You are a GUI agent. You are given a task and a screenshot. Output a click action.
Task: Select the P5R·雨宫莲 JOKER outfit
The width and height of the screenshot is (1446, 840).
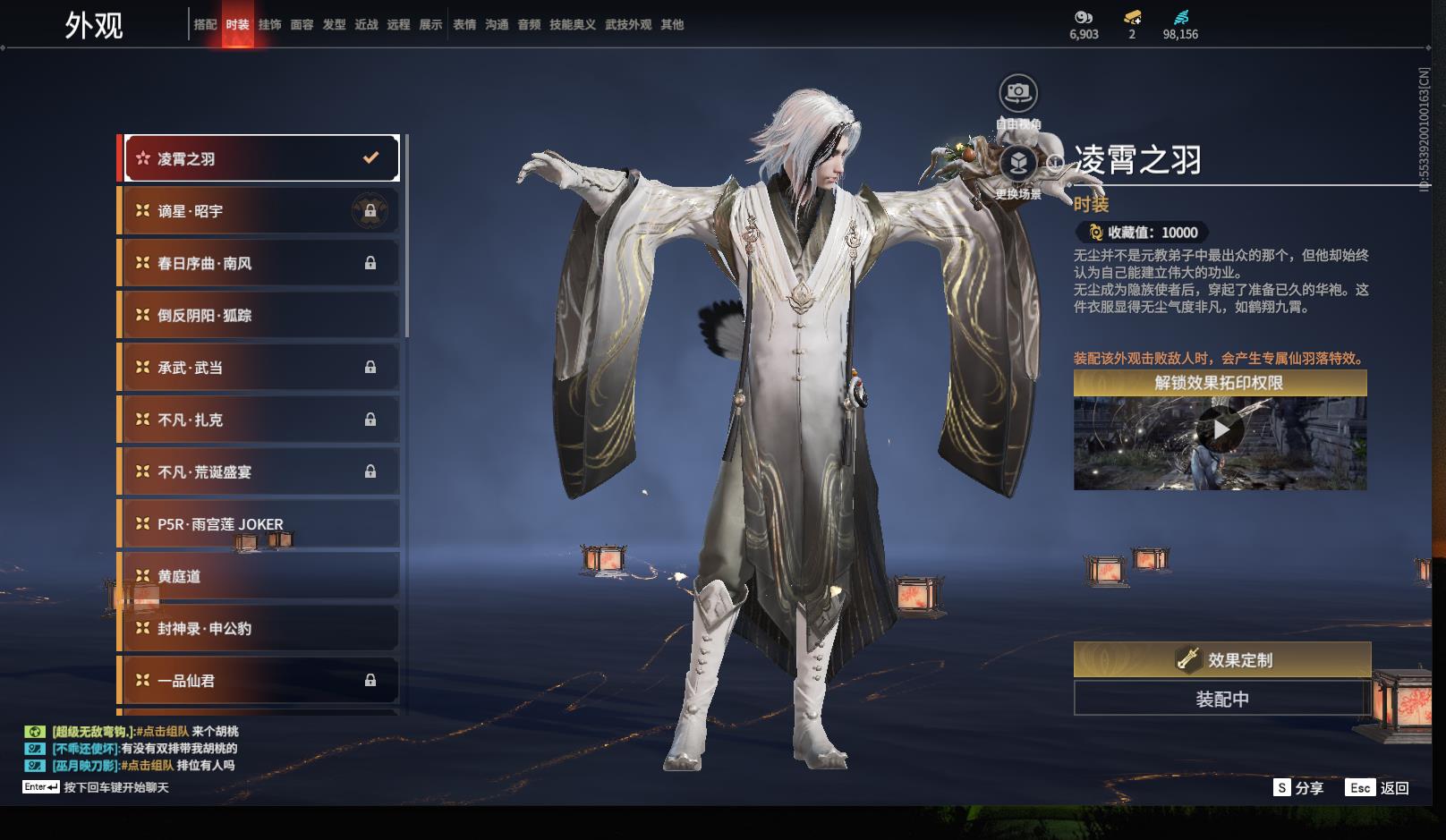point(260,524)
